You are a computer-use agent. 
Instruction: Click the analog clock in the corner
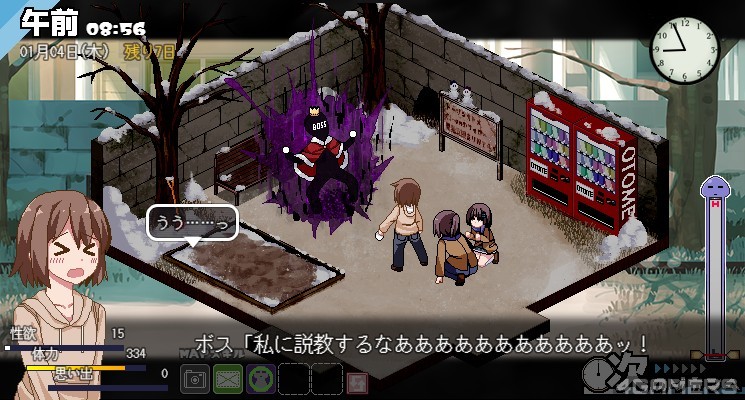coord(685,45)
